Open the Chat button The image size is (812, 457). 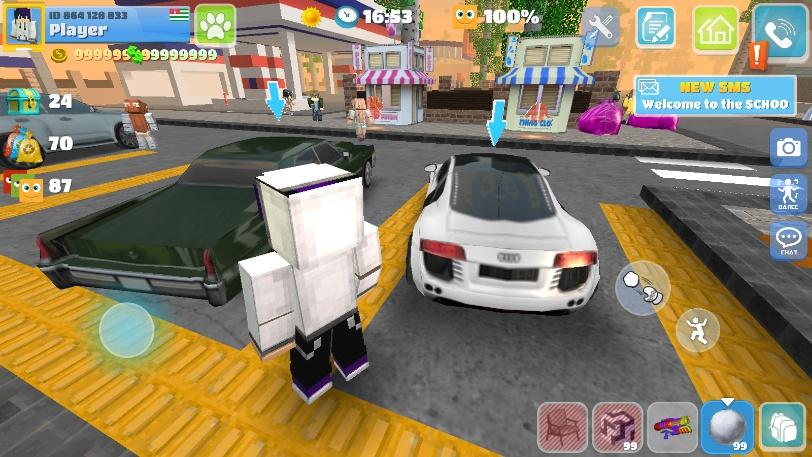pyautogui.click(x=789, y=241)
